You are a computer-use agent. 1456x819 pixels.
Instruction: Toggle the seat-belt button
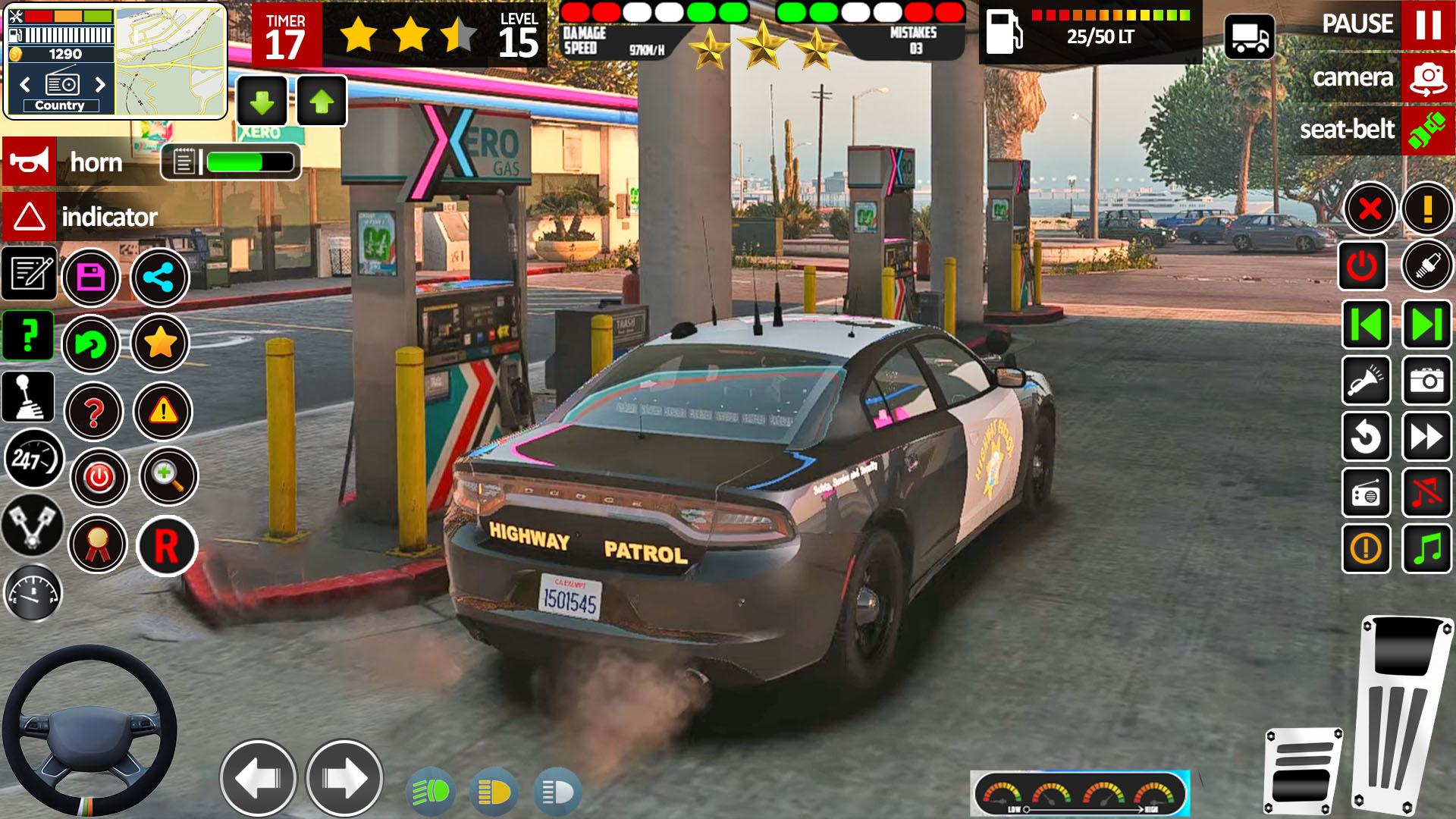1427,130
